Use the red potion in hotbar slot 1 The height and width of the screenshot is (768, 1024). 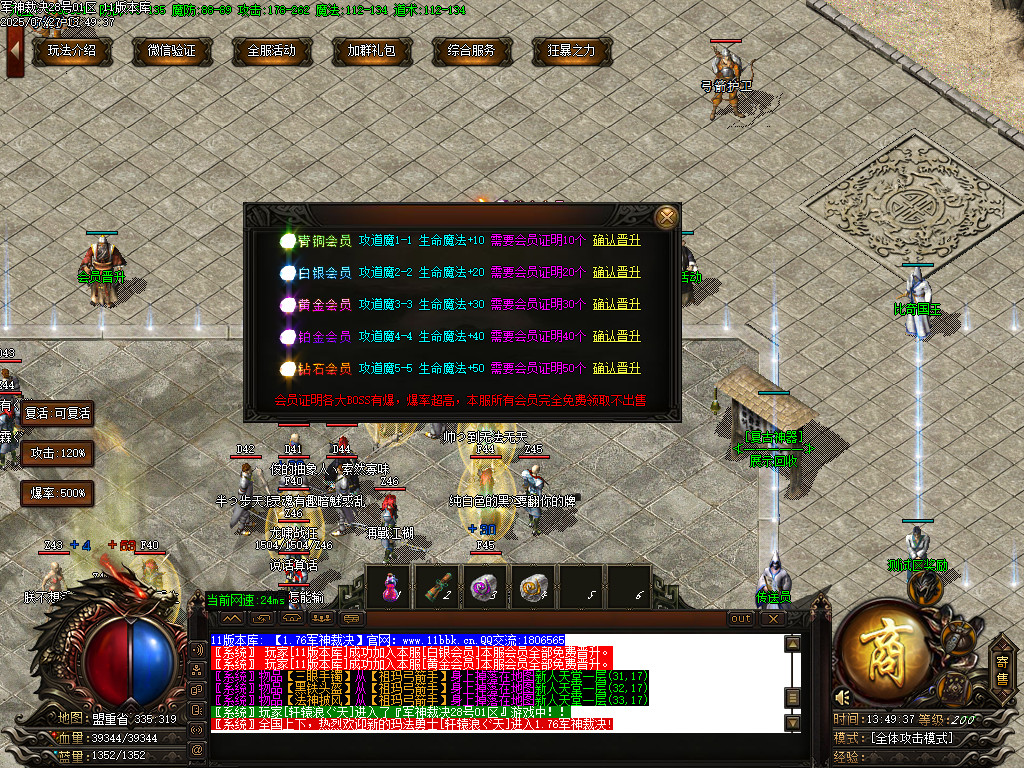click(388, 586)
